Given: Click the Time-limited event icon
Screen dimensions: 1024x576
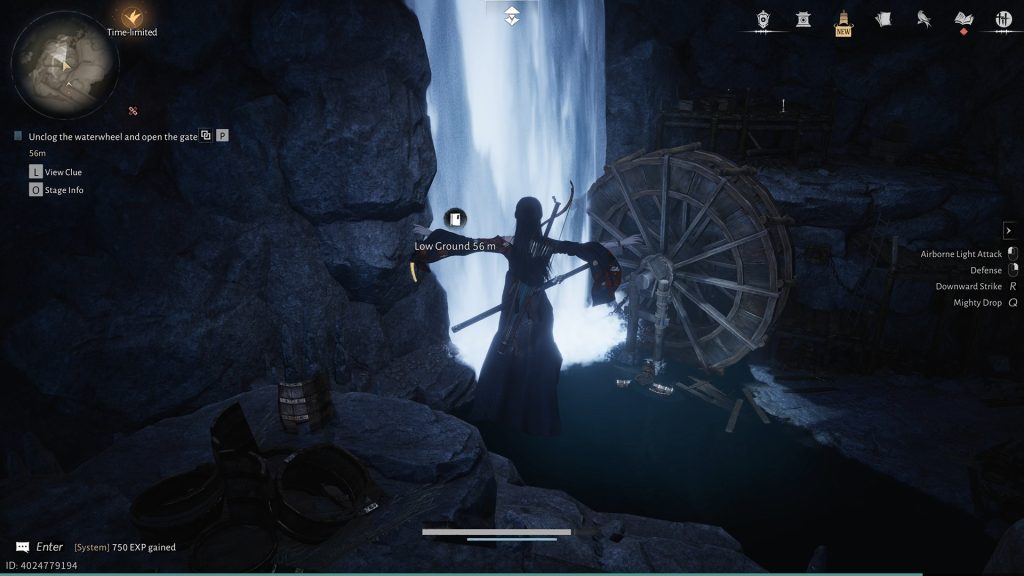Looking at the screenshot, I should coord(131,16).
